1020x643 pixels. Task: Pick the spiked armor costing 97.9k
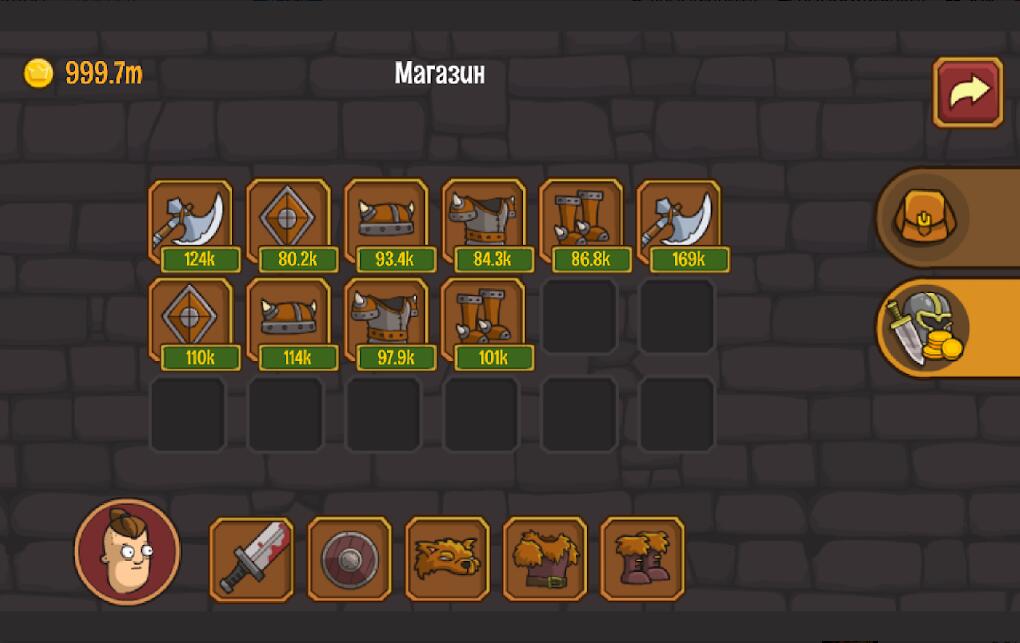coord(387,320)
